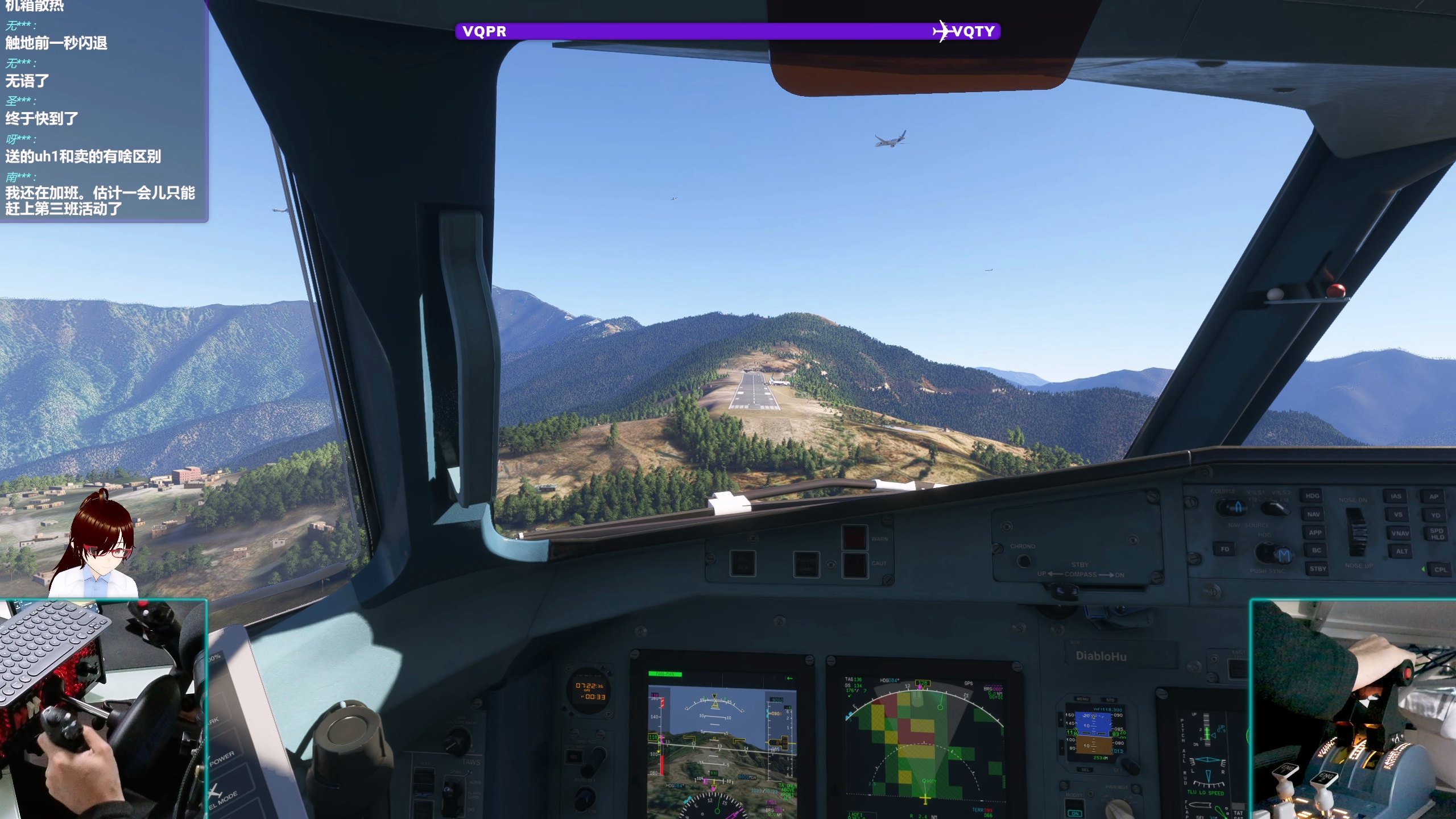Engage the IAS hold button
The width and height of the screenshot is (1456, 819).
click(x=1396, y=496)
